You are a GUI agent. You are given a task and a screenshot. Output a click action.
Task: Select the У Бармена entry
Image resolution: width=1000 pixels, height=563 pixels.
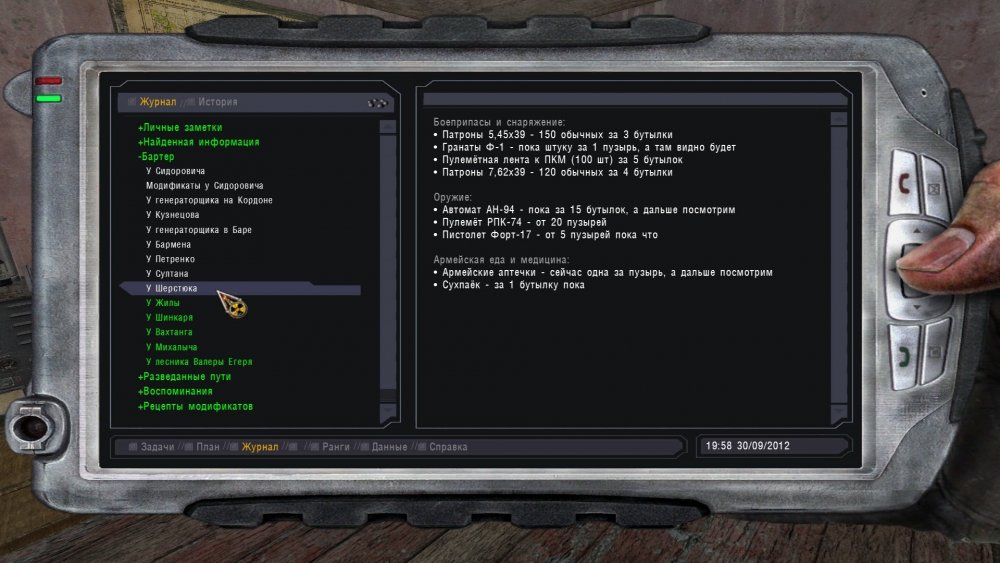click(168, 244)
